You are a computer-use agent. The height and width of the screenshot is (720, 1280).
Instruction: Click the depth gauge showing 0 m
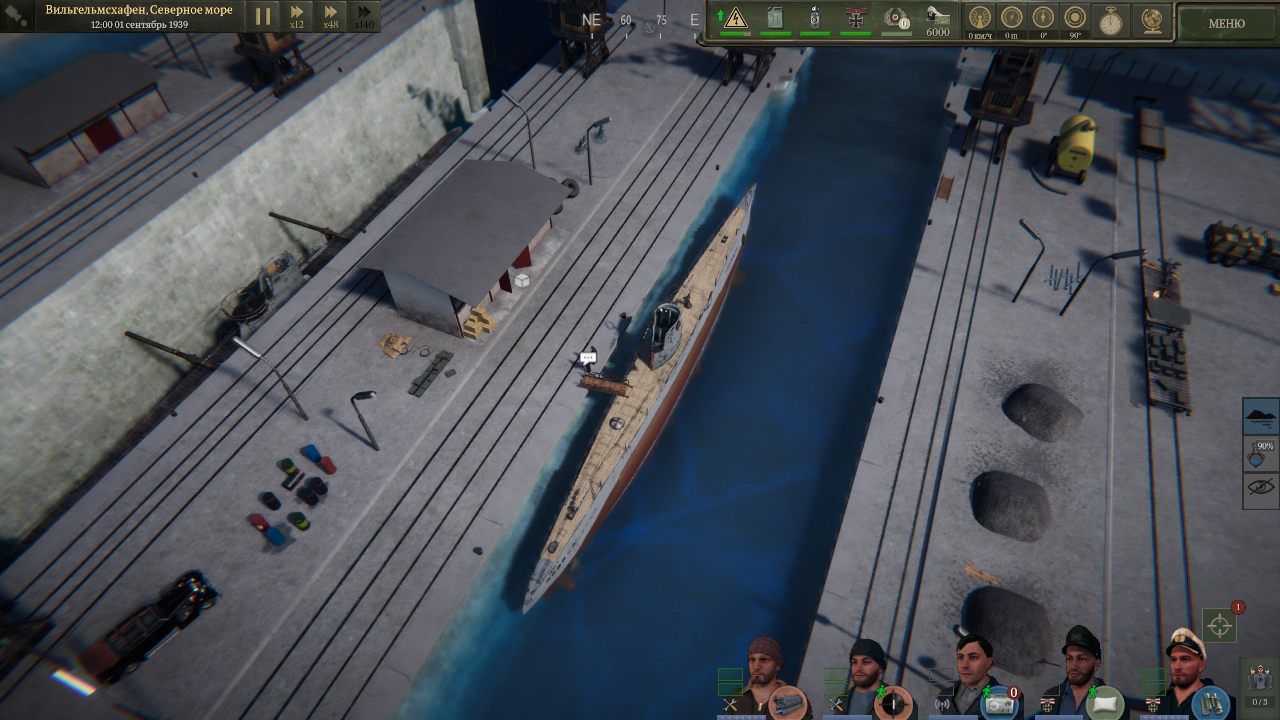[1012, 18]
